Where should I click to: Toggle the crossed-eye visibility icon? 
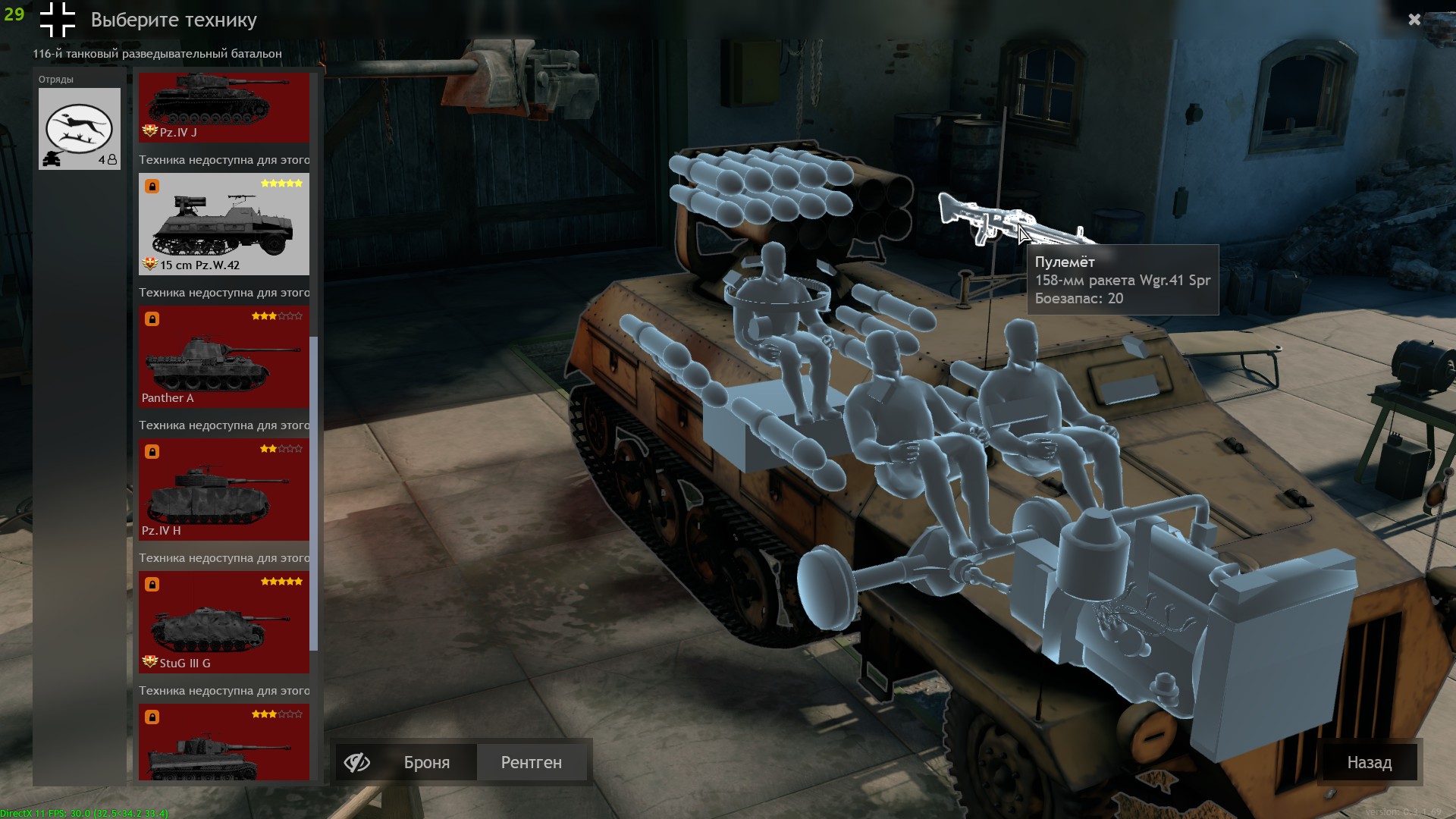tap(356, 762)
